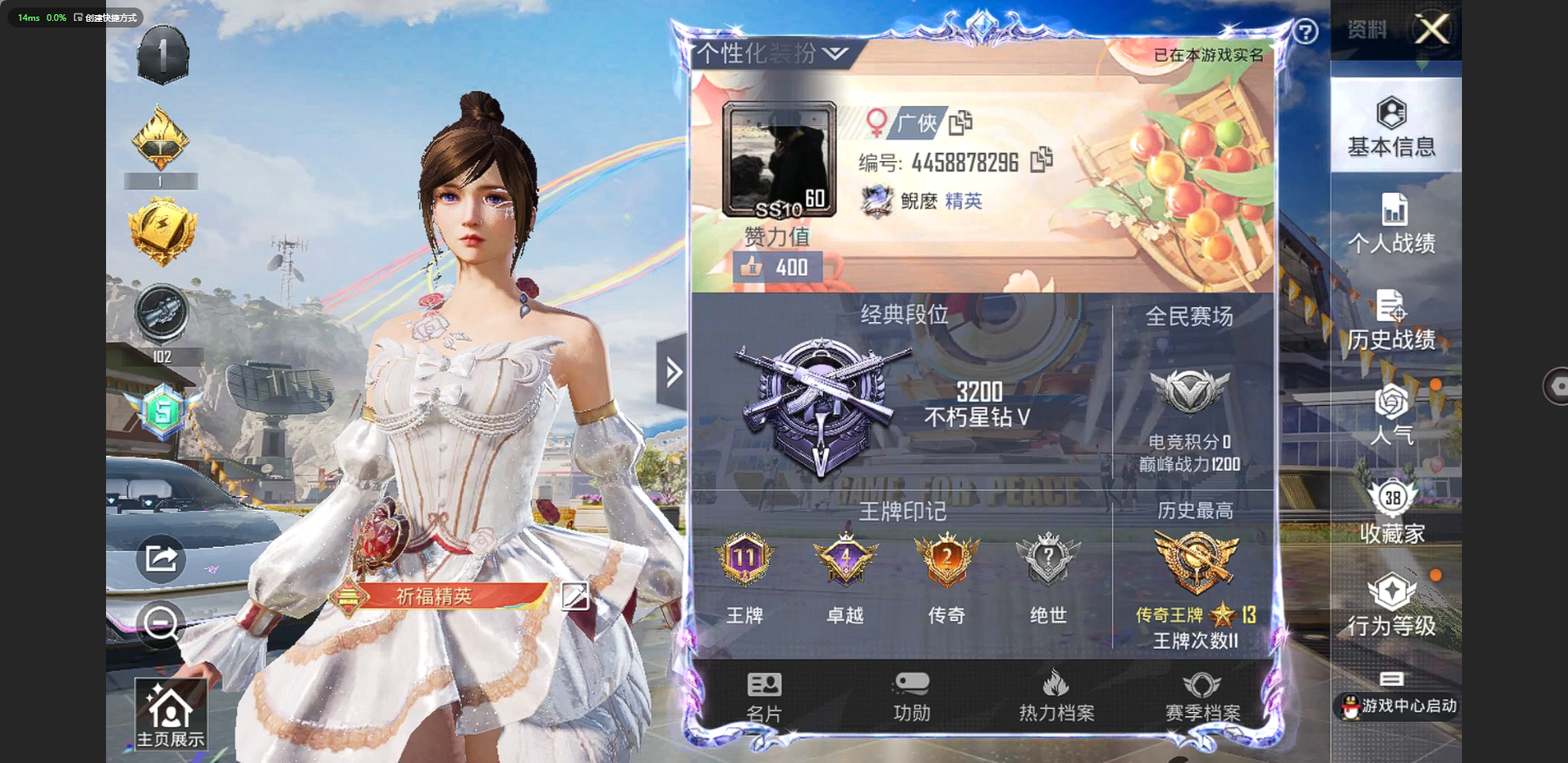This screenshot has height=763, width=1568.
Task: Tap the share arrow icon
Action: (x=160, y=558)
